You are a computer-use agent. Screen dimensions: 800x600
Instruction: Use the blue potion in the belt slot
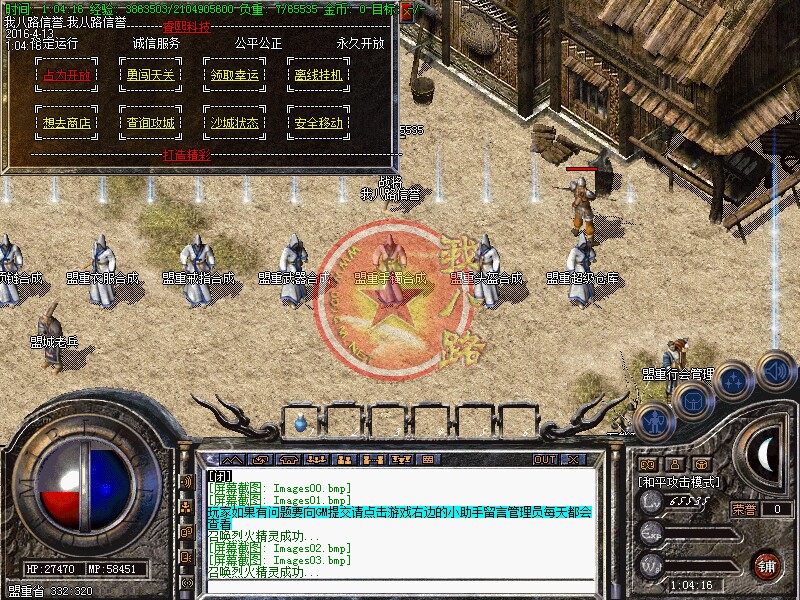[x=301, y=424]
